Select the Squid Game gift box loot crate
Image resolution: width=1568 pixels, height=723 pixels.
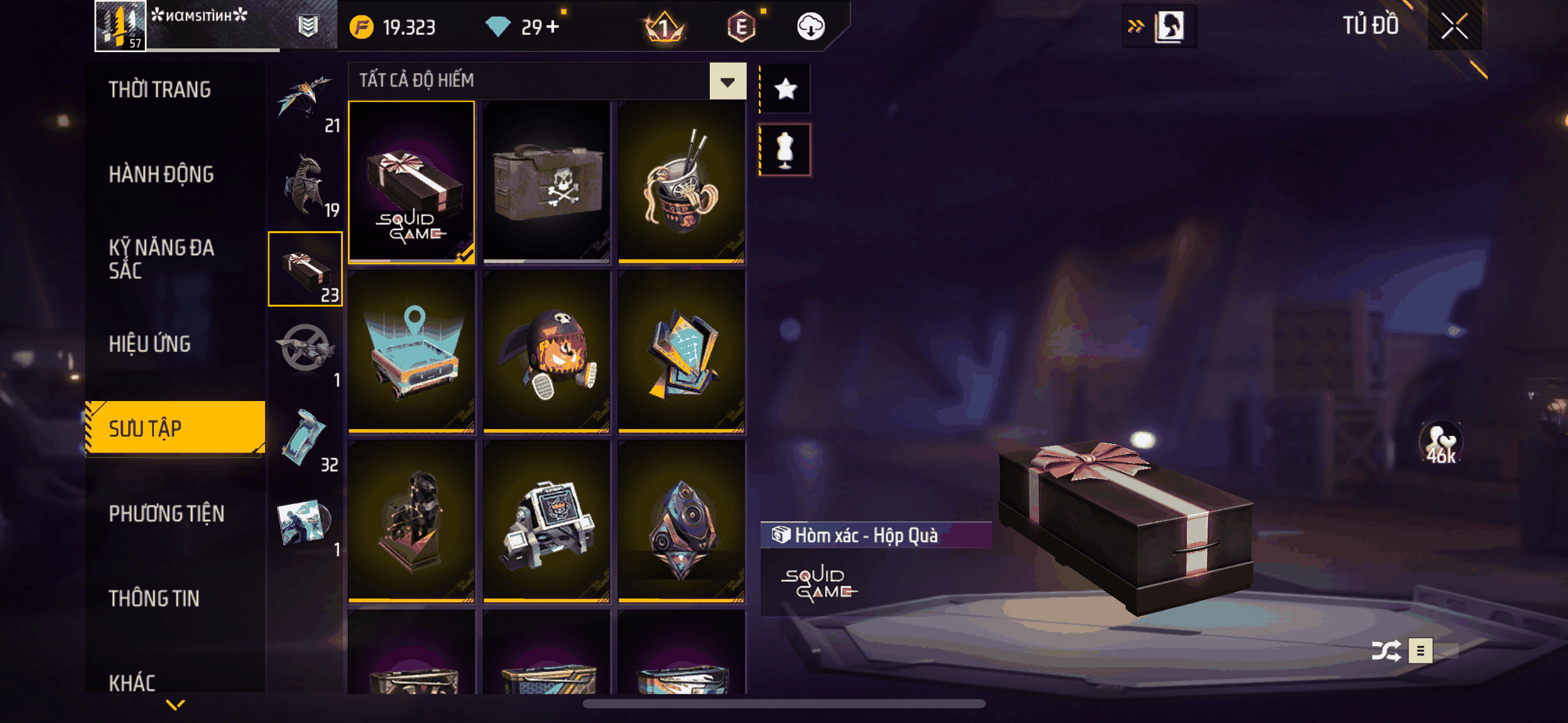click(x=412, y=182)
